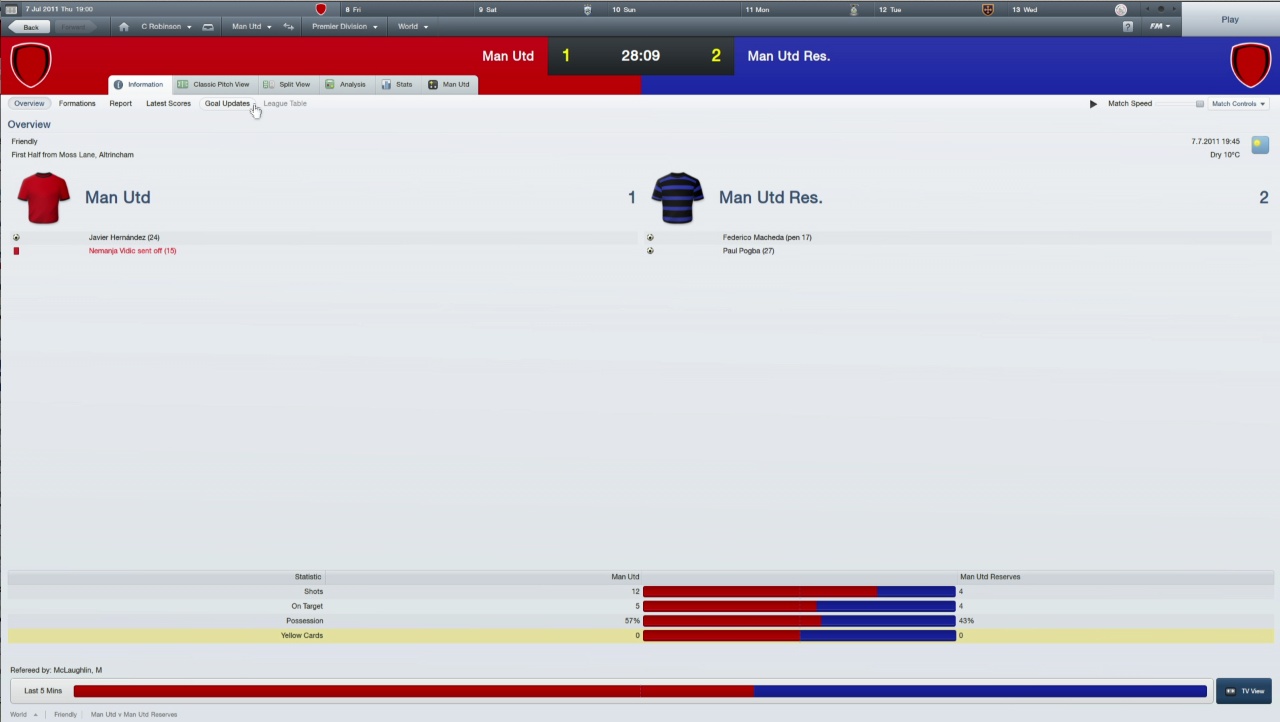Start the match with the play arrow
The width and height of the screenshot is (1280, 722).
point(1092,103)
